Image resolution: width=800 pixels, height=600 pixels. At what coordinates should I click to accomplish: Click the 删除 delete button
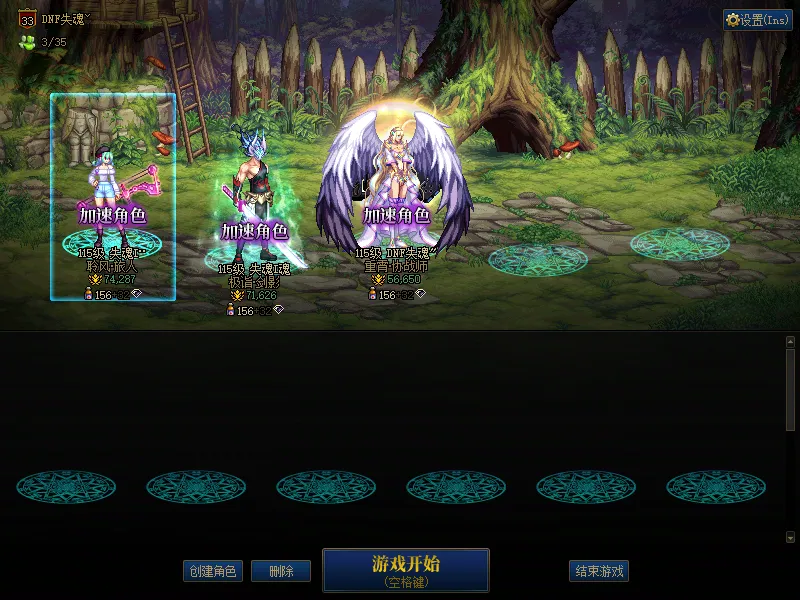281,571
